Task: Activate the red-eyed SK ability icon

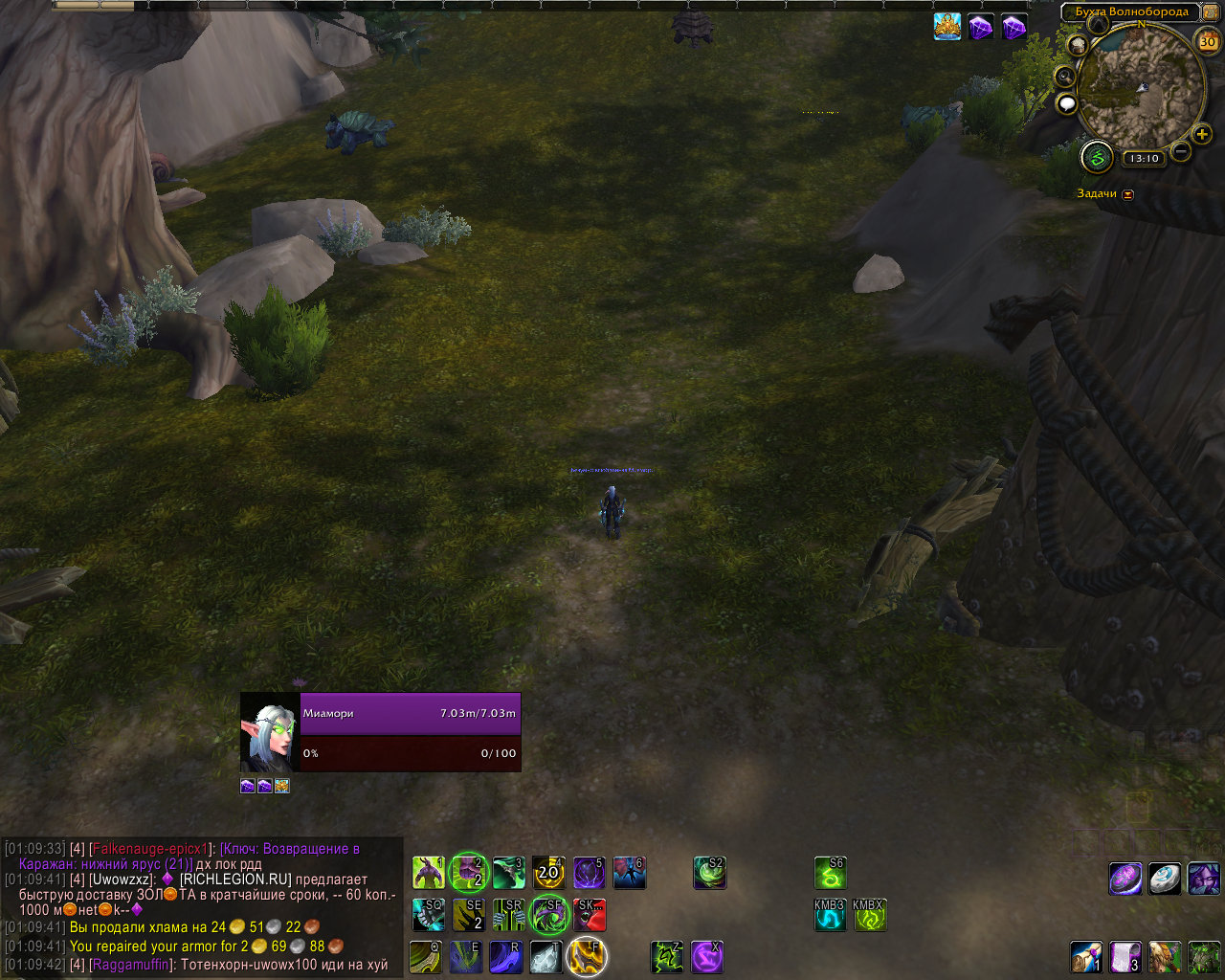Action: coord(590,915)
